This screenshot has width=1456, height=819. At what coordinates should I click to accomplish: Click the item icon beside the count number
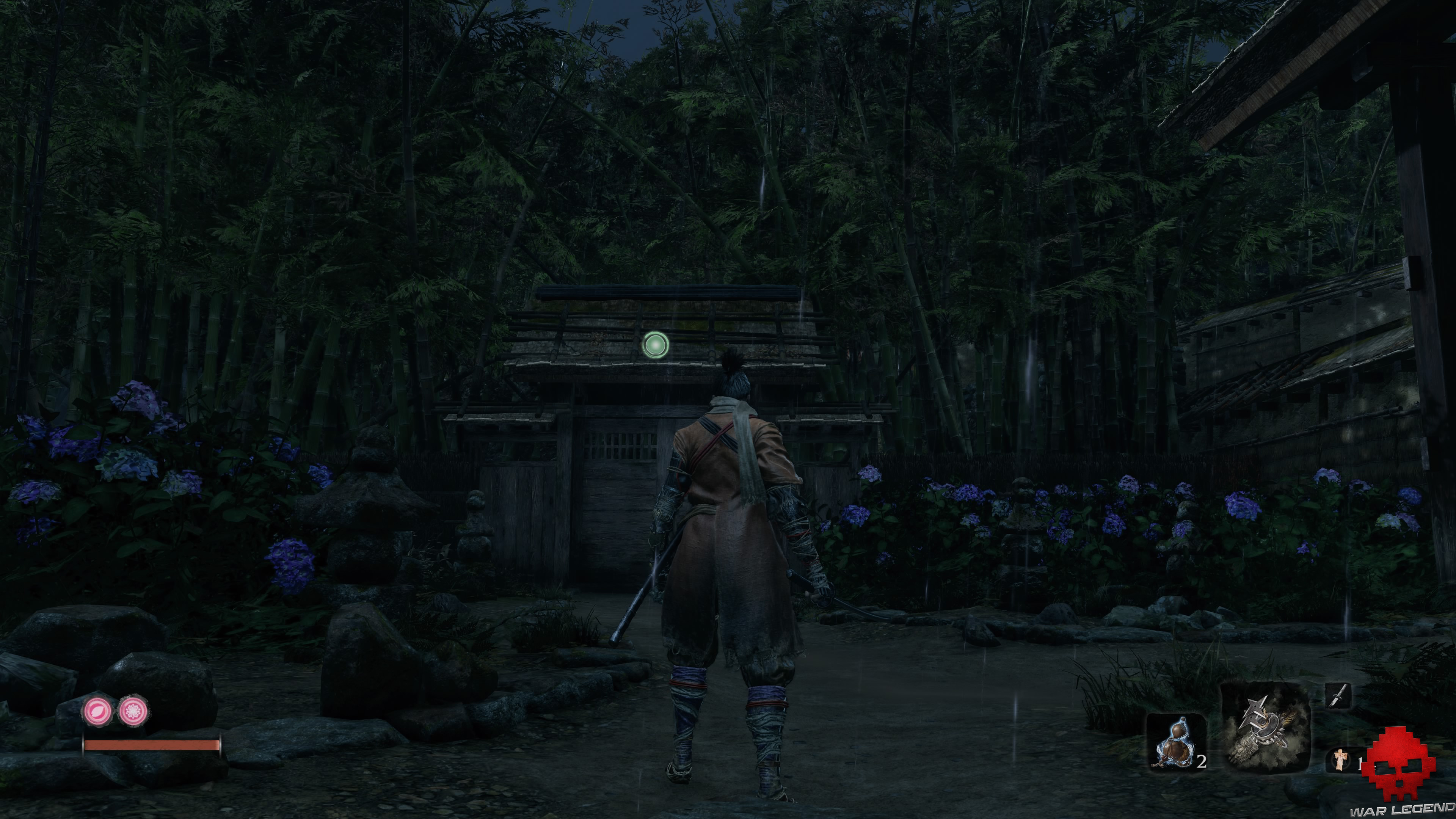click(x=1340, y=759)
